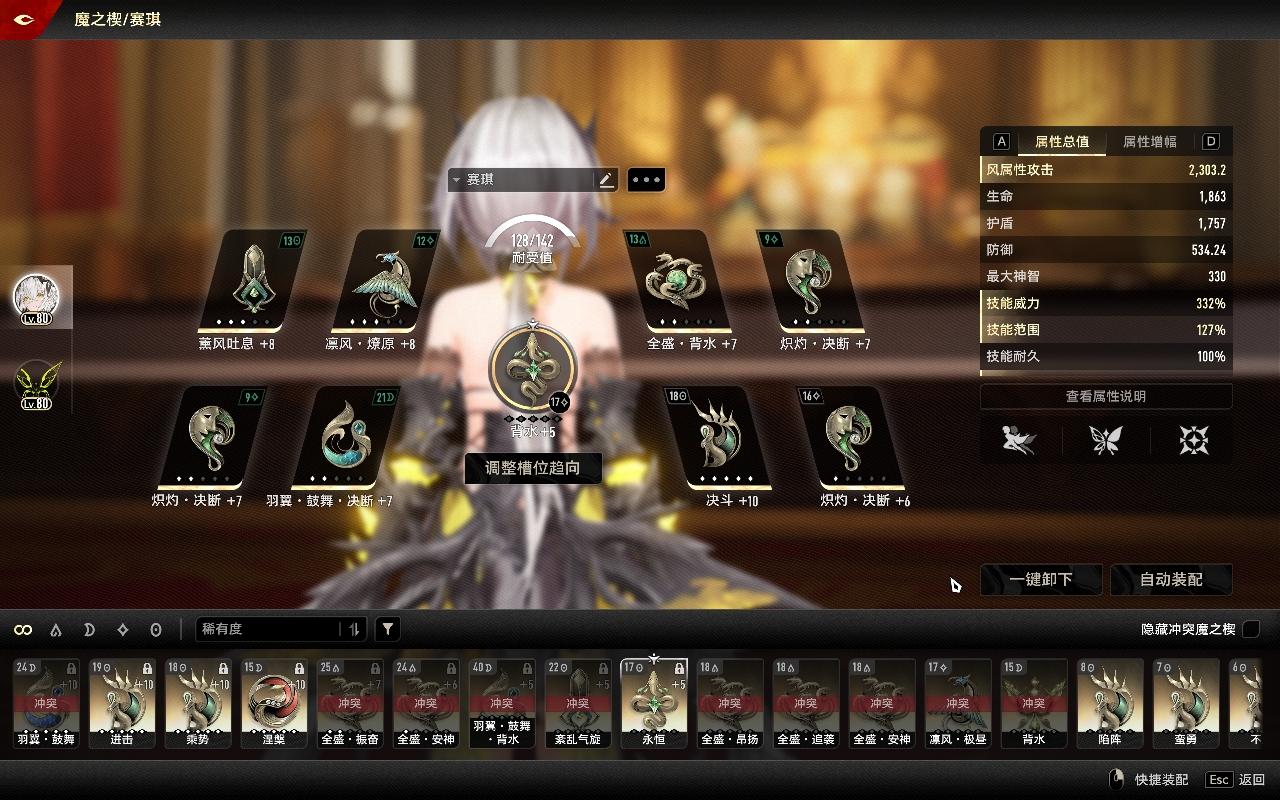Activate the 自动装配 auto-equip button
The width and height of the screenshot is (1280, 800).
(1171, 579)
